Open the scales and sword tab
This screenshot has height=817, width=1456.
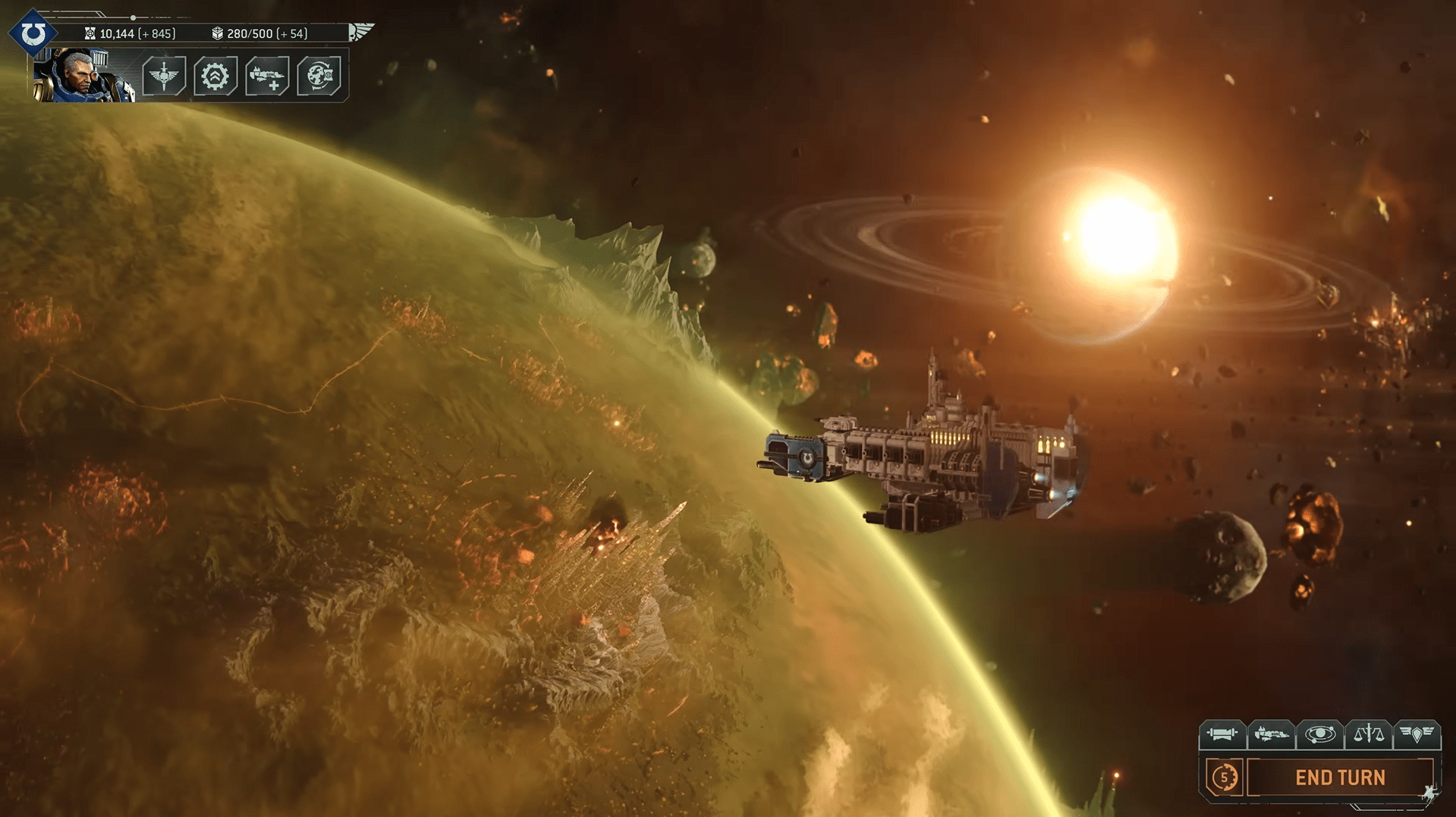[x=1368, y=734]
